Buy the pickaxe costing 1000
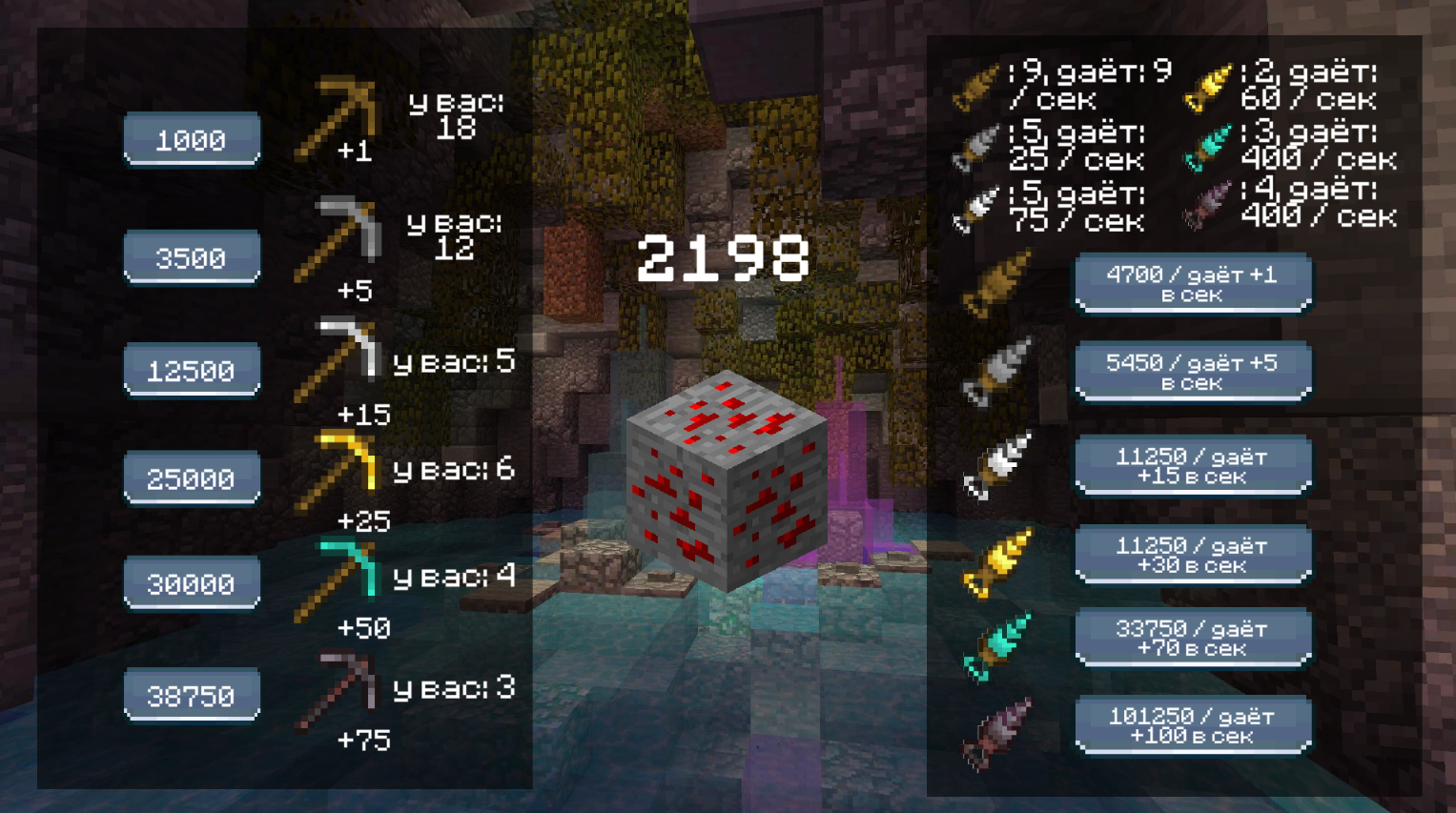Image resolution: width=1456 pixels, height=813 pixels. tap(191, 140)
